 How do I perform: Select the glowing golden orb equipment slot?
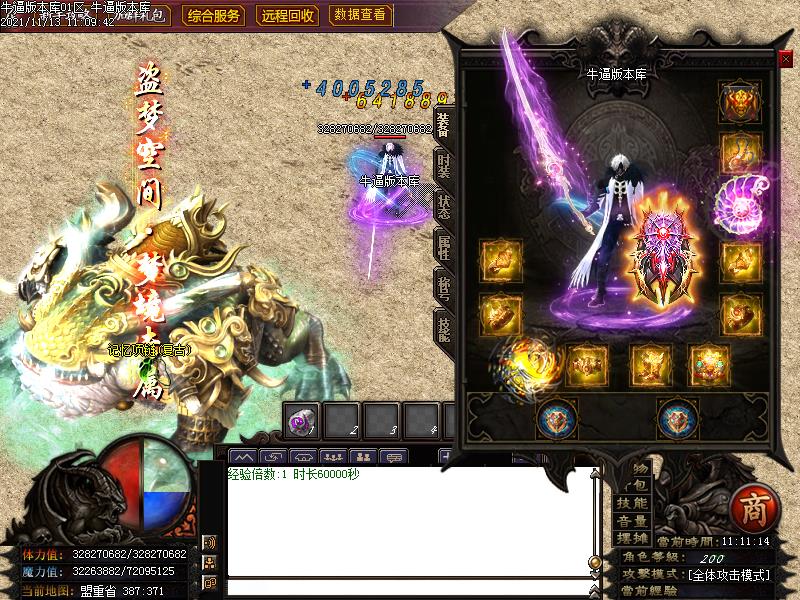click(522, 362)
